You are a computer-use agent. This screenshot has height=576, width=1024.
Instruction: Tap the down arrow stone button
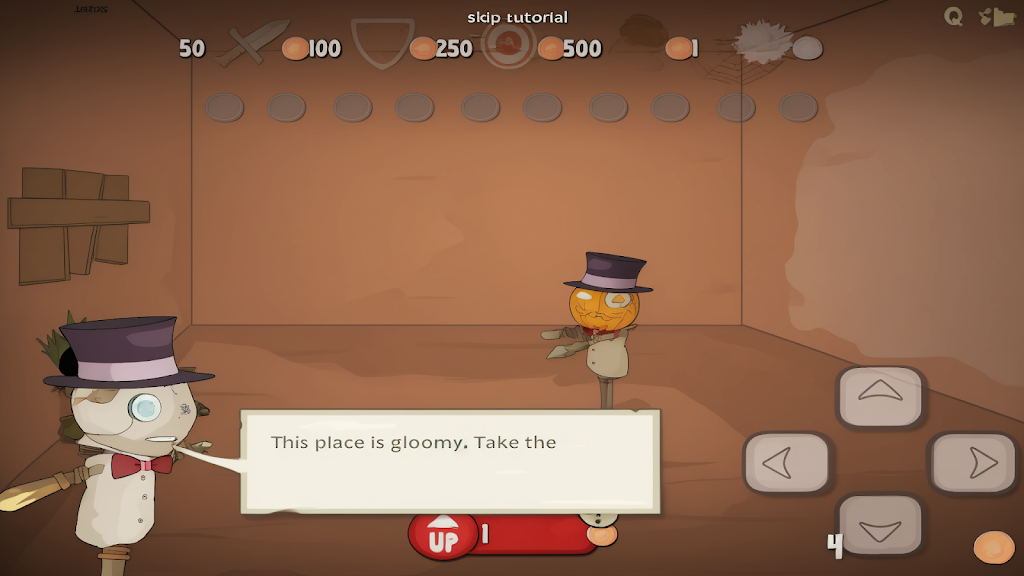(880, 524)
